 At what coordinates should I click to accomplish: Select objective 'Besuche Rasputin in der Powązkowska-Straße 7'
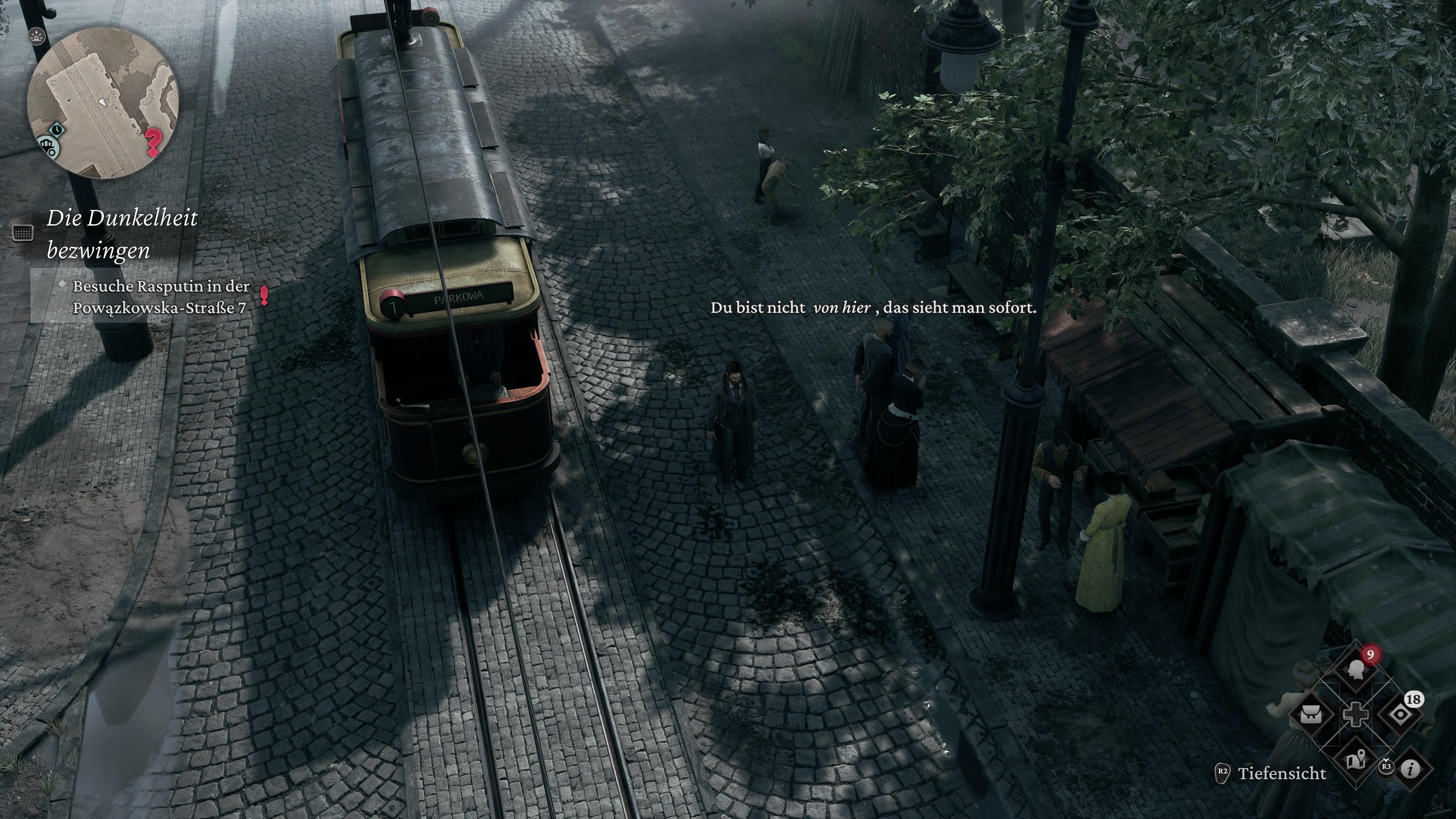tap(161, 297)
